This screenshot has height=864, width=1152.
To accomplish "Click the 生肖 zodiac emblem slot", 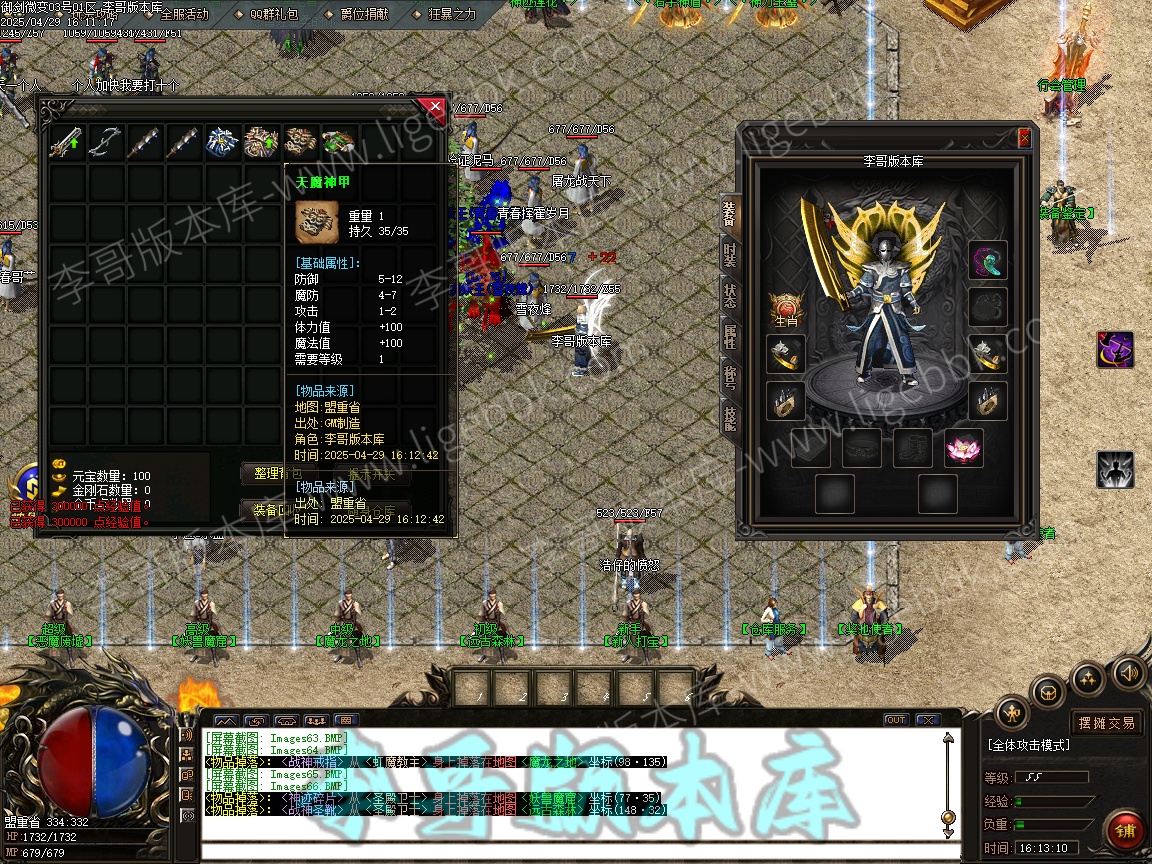I will [x=786, y=309].
